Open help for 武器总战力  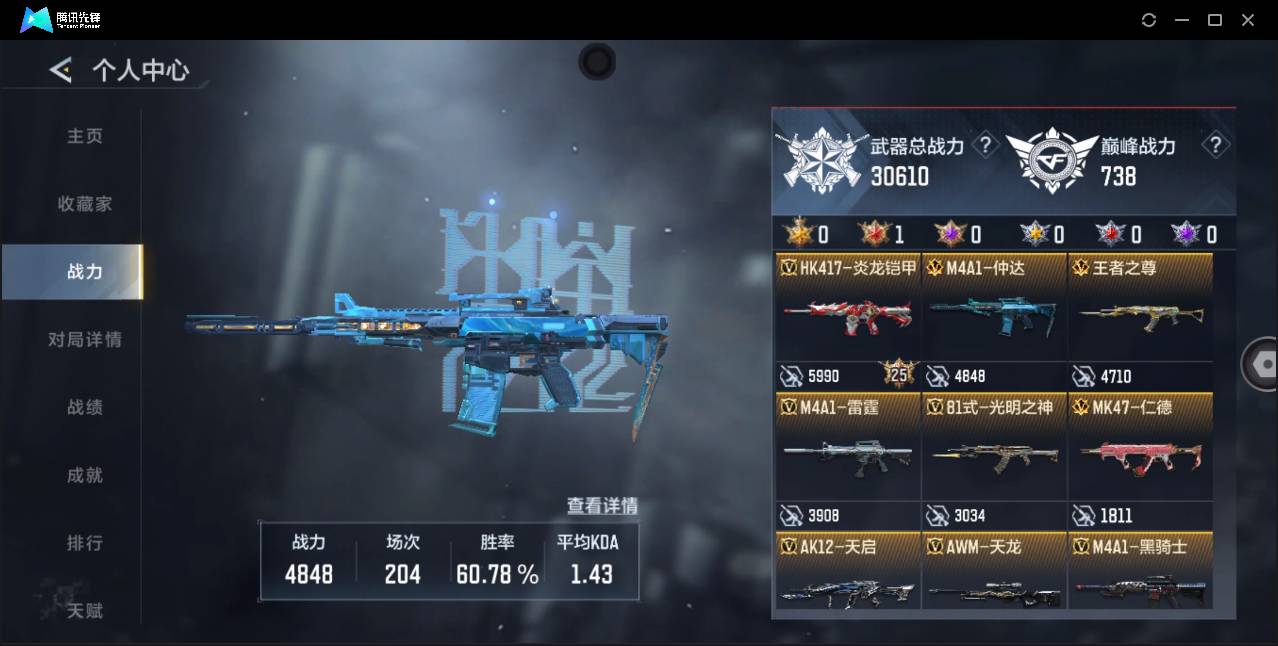986,146
